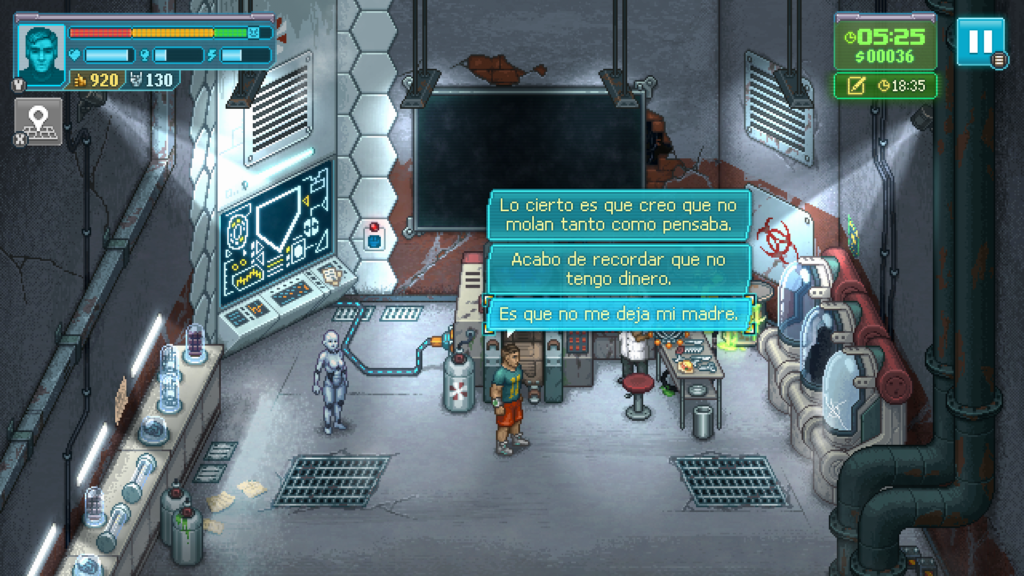Screen dimensions: 1024x576
Task: Open the map with the location pin icon
Action: coord(38,122)
